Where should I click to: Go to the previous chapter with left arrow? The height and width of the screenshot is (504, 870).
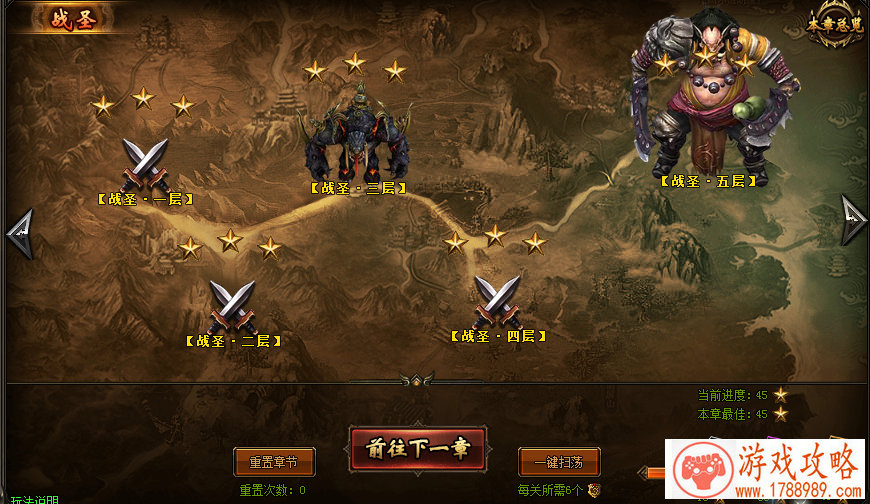click(x=20, y=234)
